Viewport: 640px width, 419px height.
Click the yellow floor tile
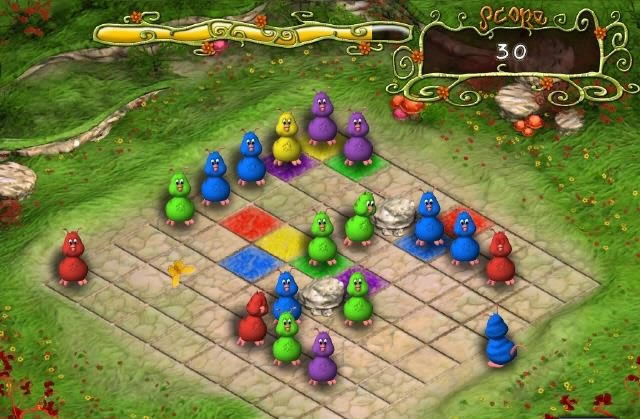(283, 241)
